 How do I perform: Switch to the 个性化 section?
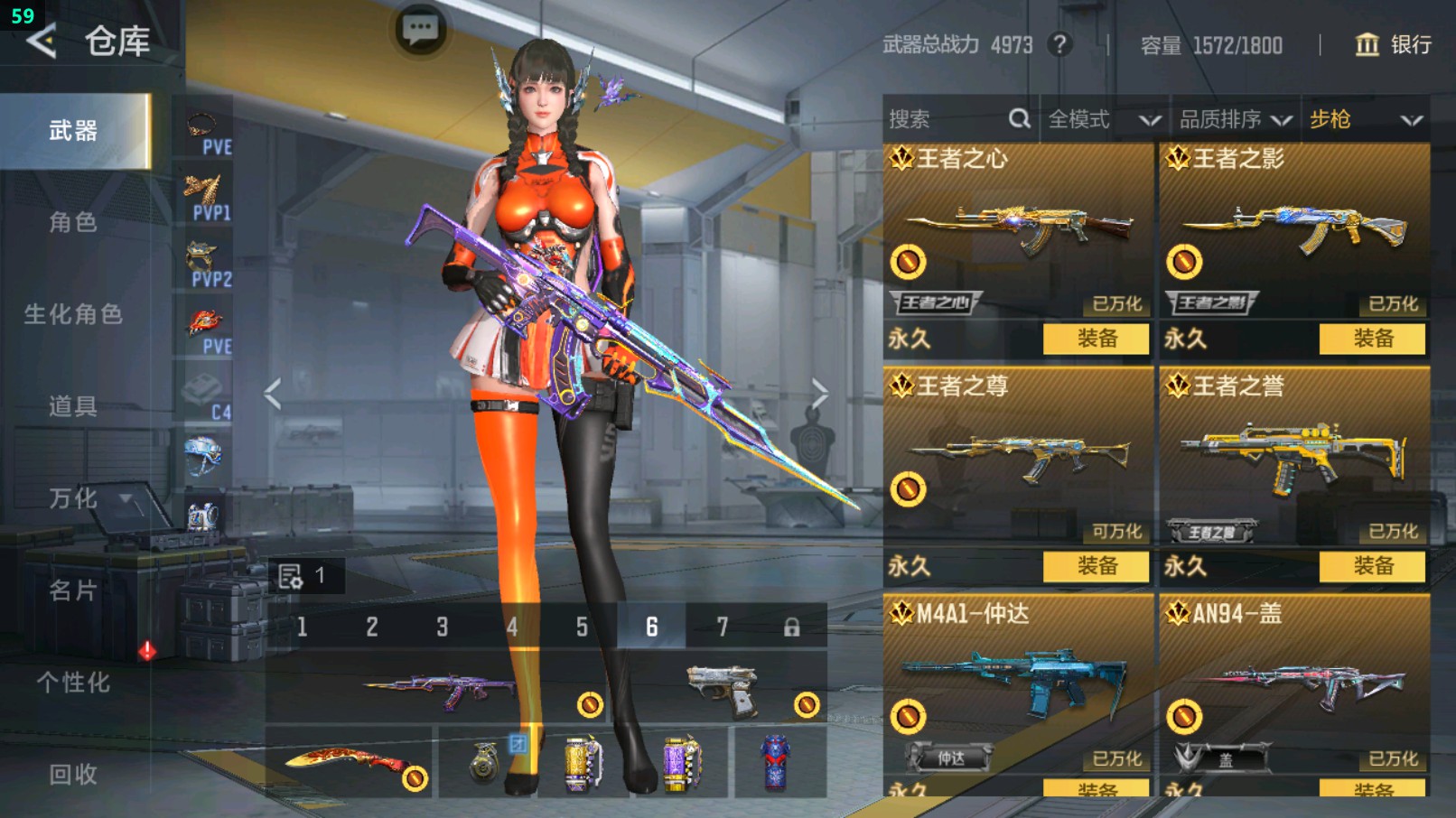point(73,683)
